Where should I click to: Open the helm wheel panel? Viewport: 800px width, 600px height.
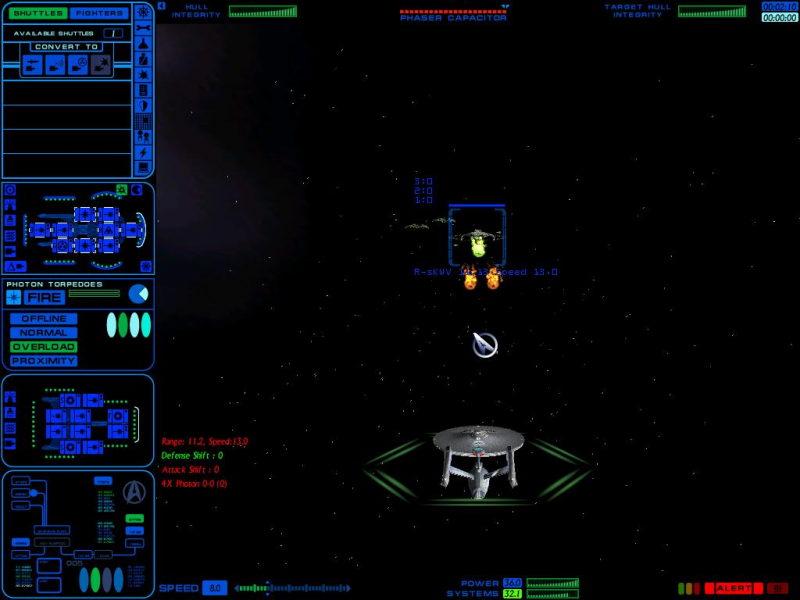pos(144,11)
